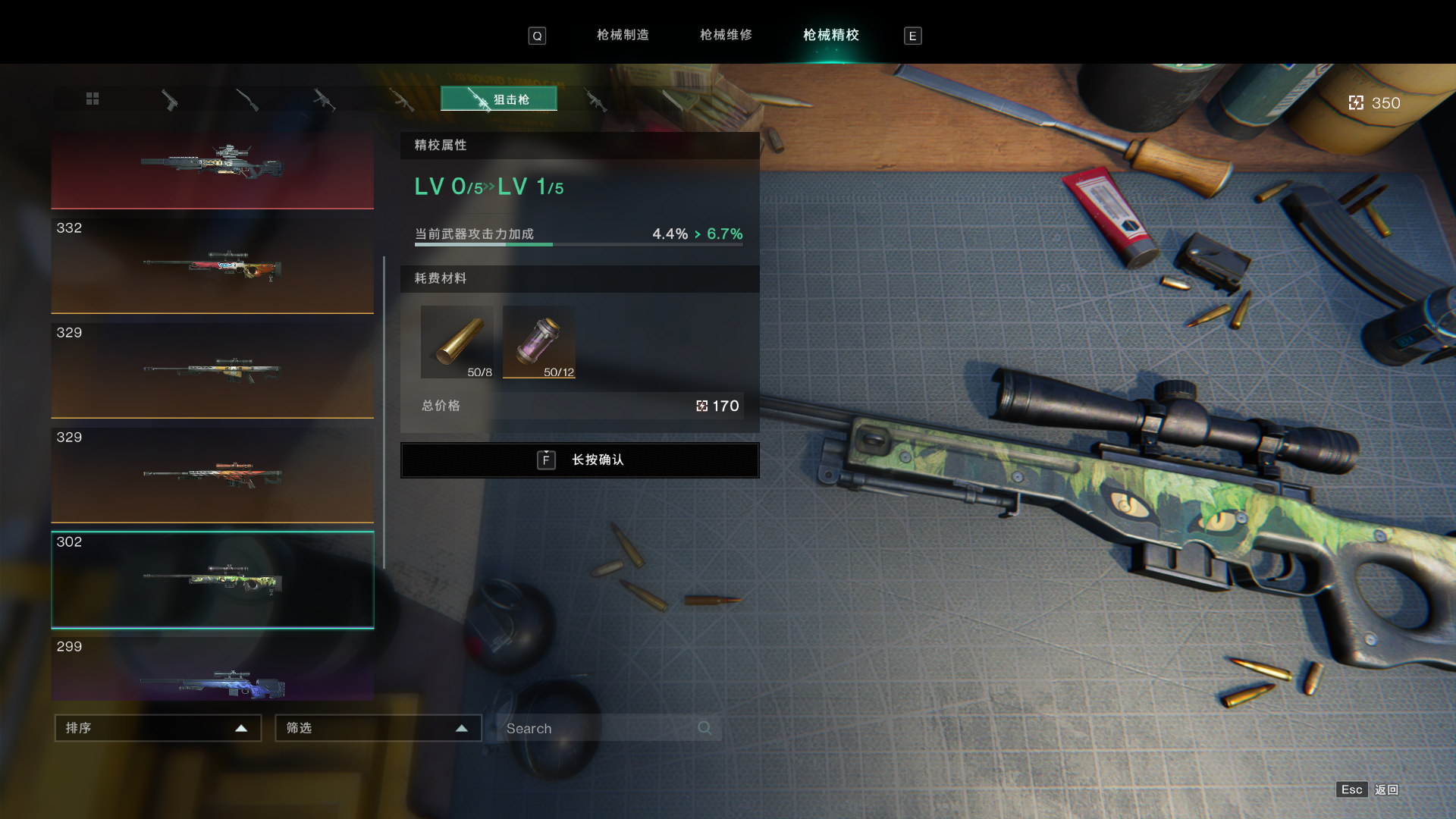Open the 枪械维修 tab
1456x819 pixels.
[726, 35]
